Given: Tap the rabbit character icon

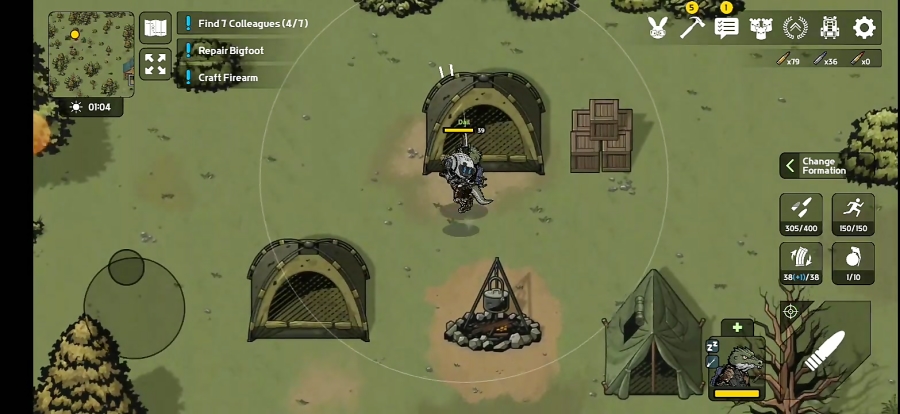Looking at the screenshot, I should tap(657, 28).
